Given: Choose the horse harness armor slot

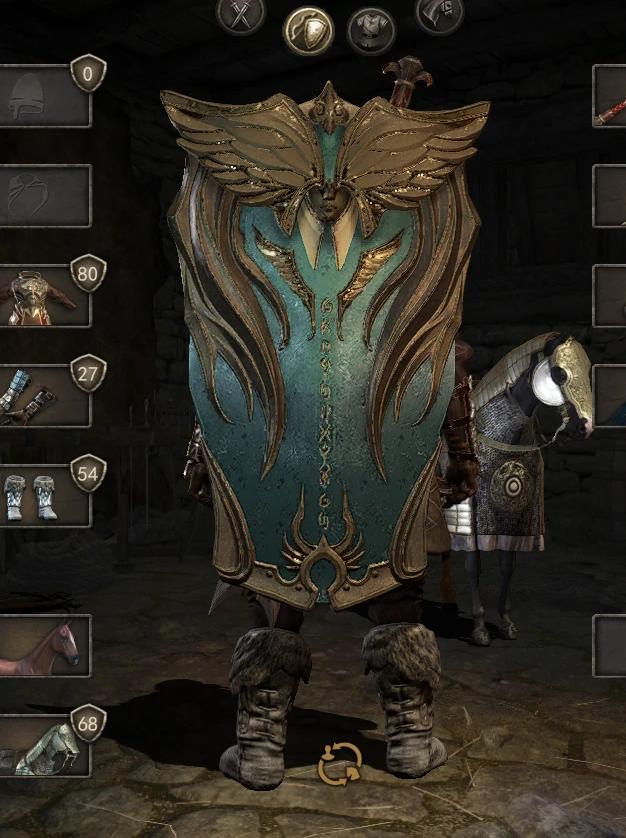Looking at the screenshot, I should click(x=44, y=746).
